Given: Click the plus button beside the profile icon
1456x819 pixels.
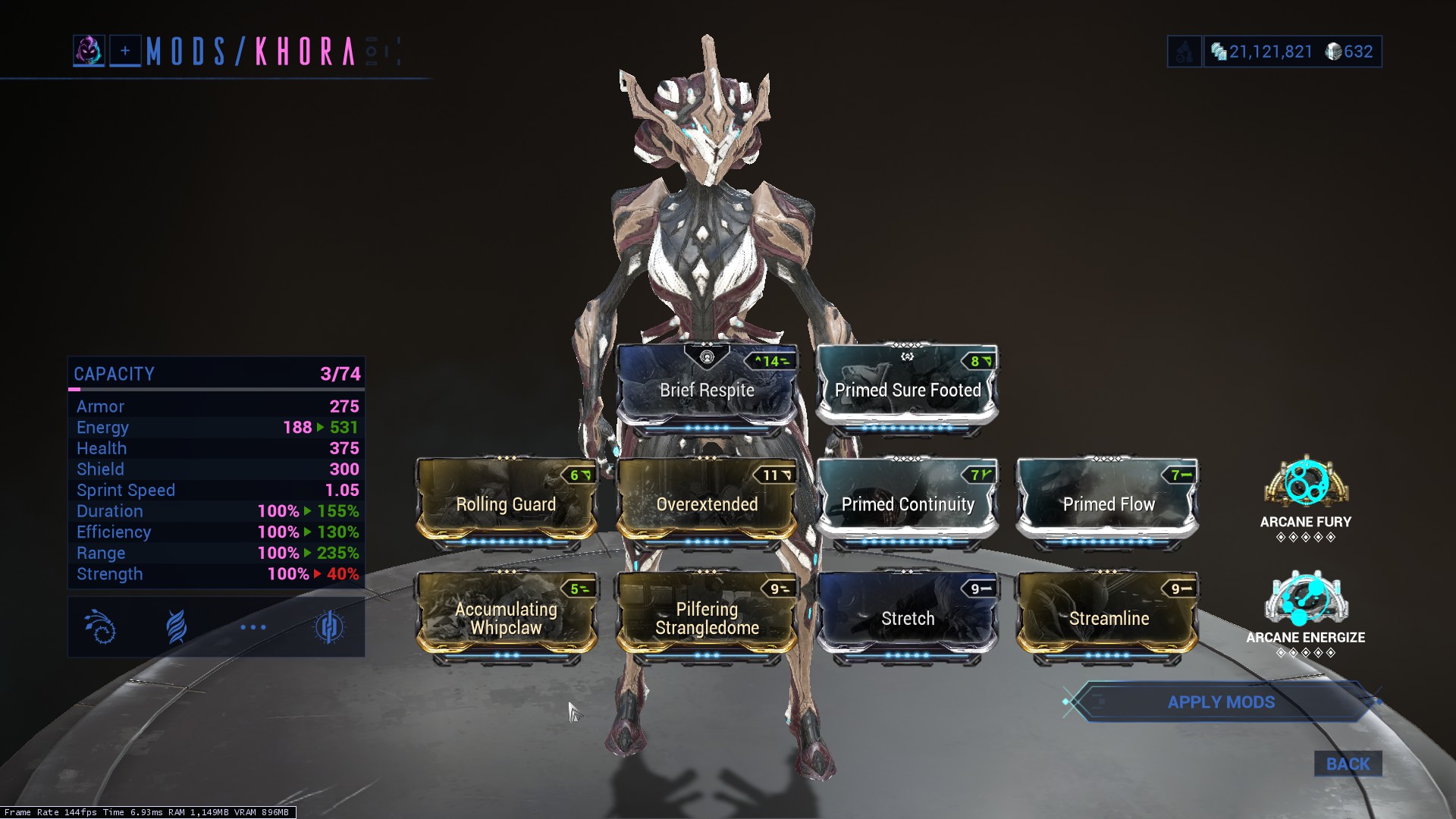Looking at the screenshot, I should pyautogui.click(x=125, y=51).
